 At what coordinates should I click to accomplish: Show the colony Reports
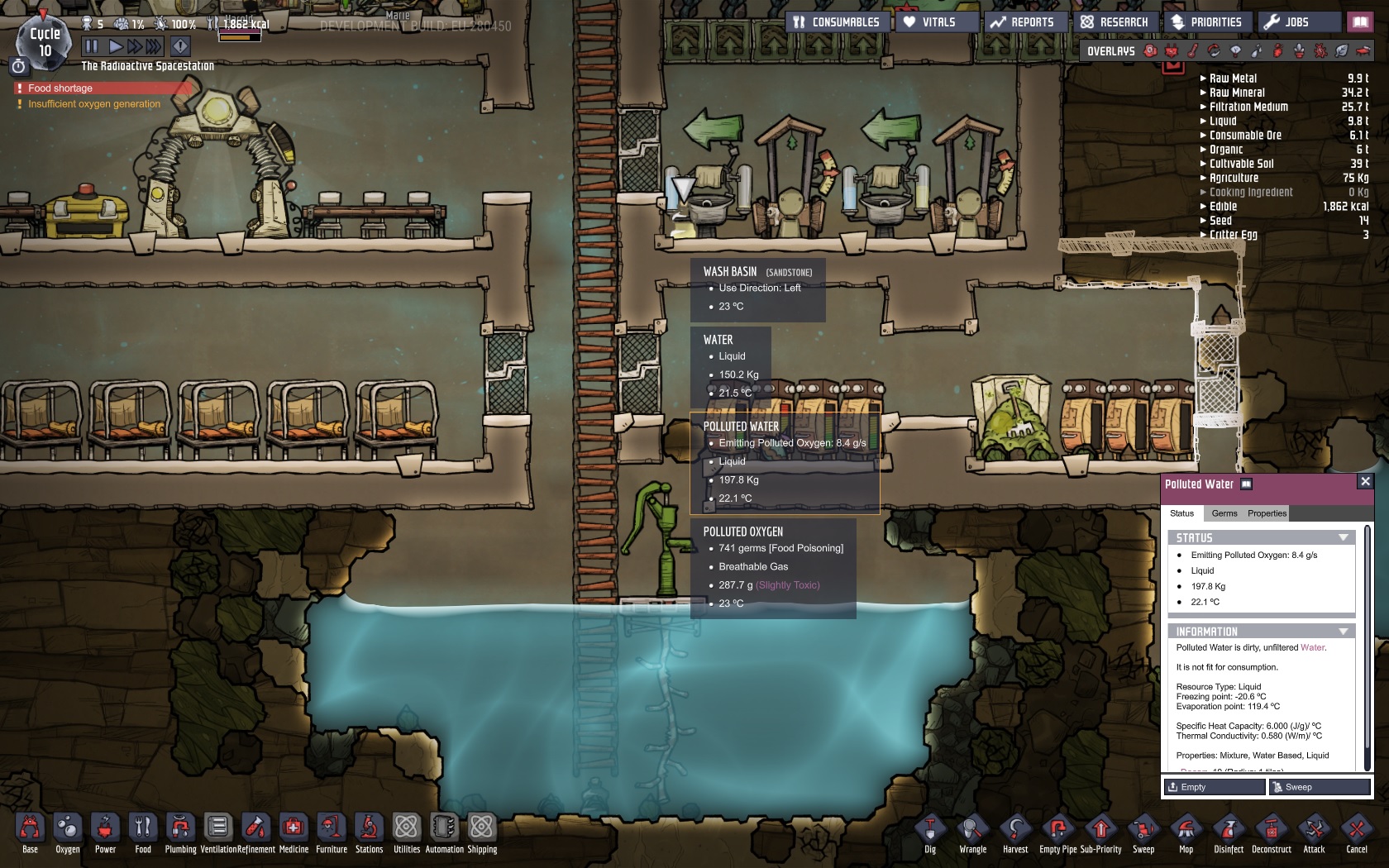click(x=1023, y=22)
